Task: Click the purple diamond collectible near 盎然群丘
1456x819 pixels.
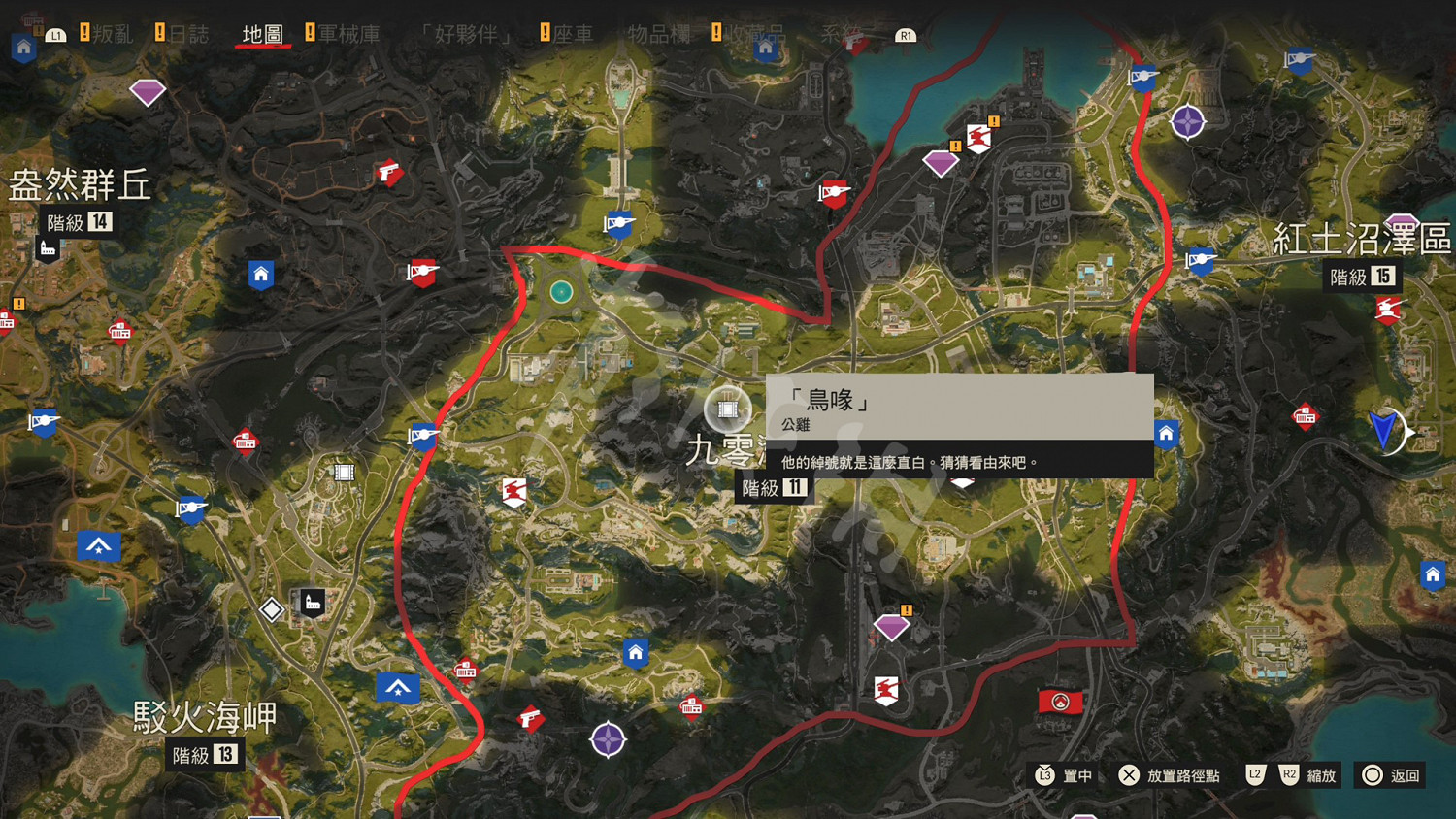Action: pyautogui.click(x=148, y=90)
